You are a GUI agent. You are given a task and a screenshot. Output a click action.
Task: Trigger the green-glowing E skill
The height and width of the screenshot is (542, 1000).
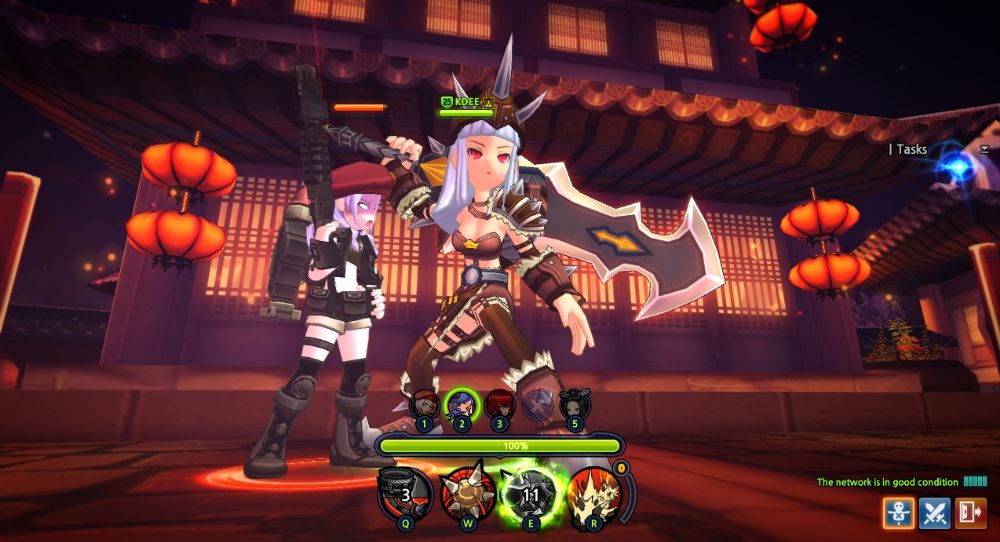pyautogui.click(x=530, y=495)
